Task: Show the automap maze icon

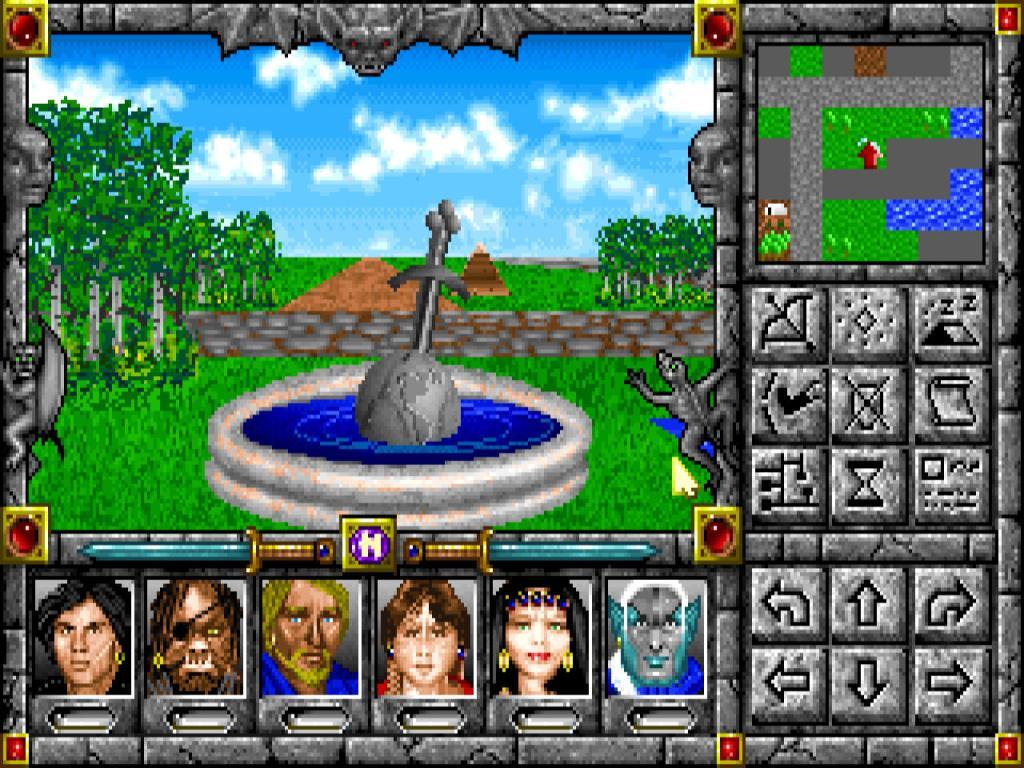Action: click(x=789, y=486)
